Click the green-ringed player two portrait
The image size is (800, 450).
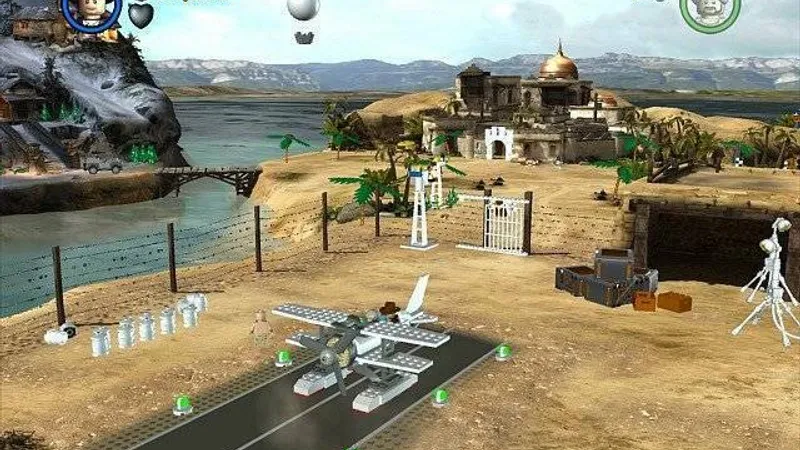(x=710, y=10)
